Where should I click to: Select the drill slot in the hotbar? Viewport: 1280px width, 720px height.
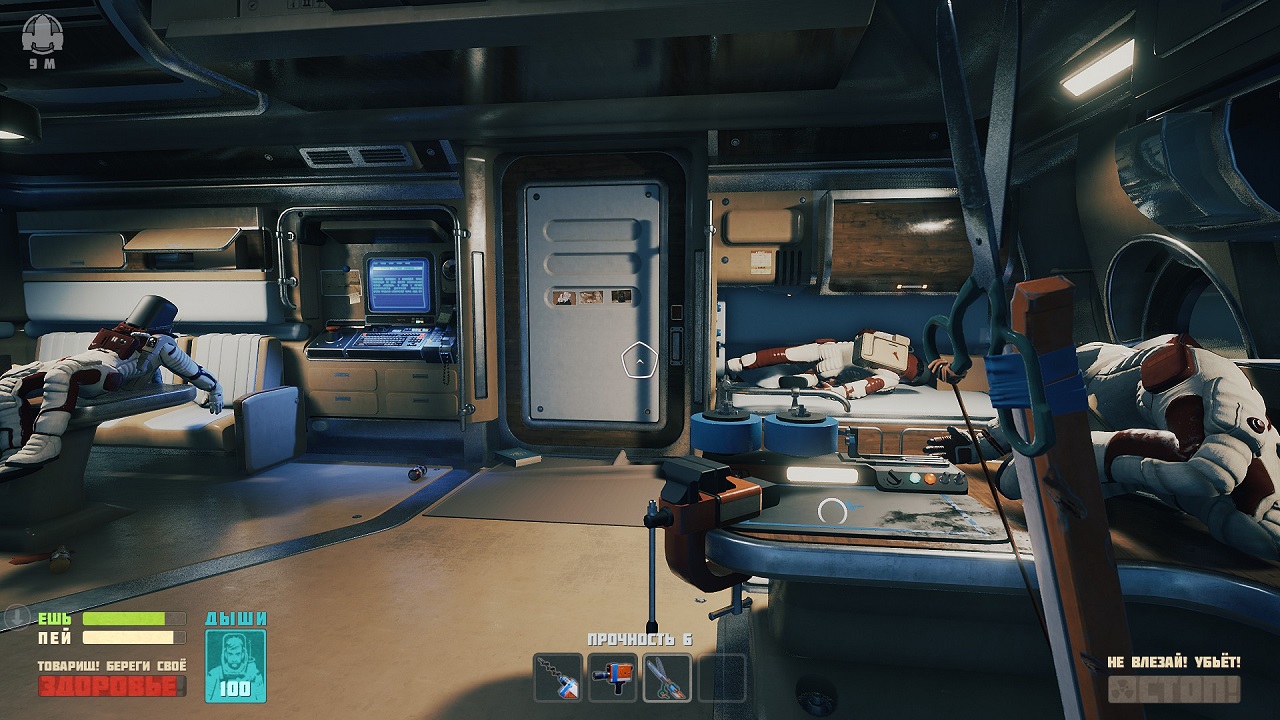point(558,677)
